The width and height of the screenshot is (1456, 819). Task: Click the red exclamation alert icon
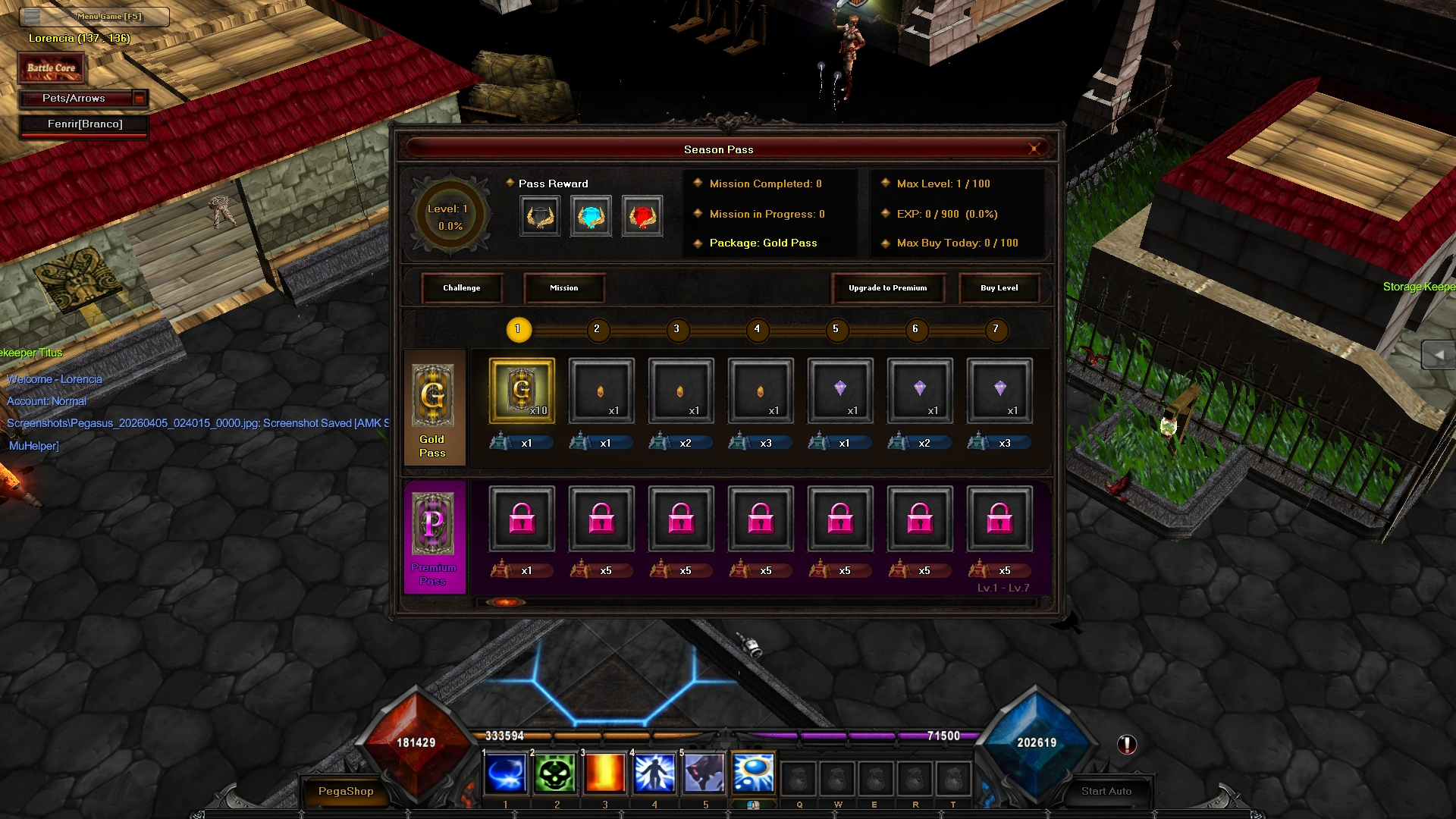coord(1127,745)
